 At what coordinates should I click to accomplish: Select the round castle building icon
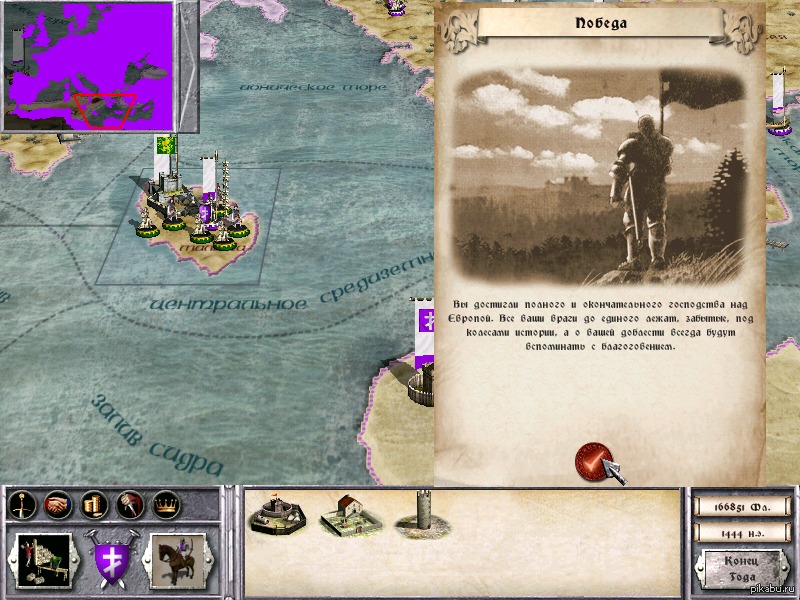[x=277, y=511]
